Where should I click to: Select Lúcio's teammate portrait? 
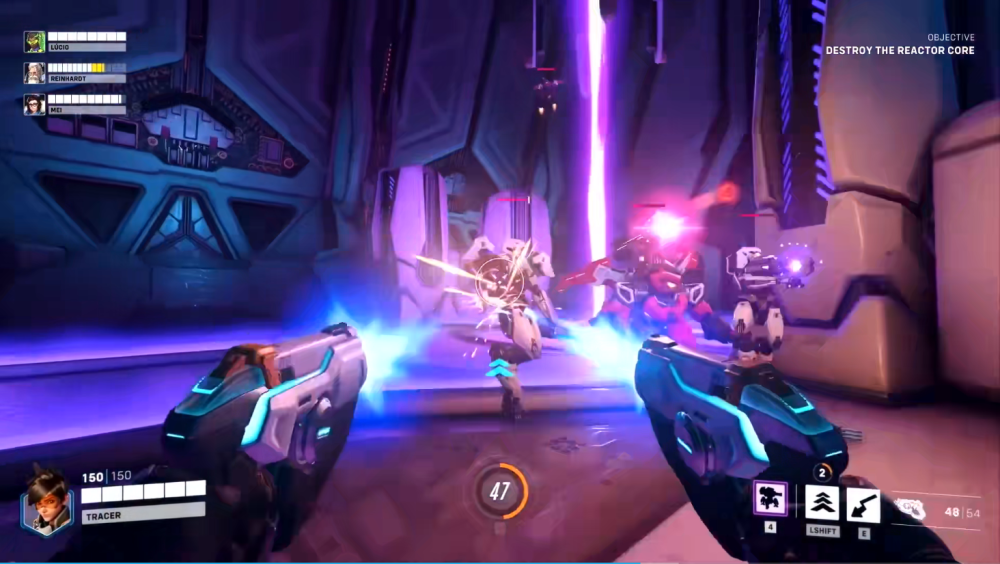coord(34,41)
